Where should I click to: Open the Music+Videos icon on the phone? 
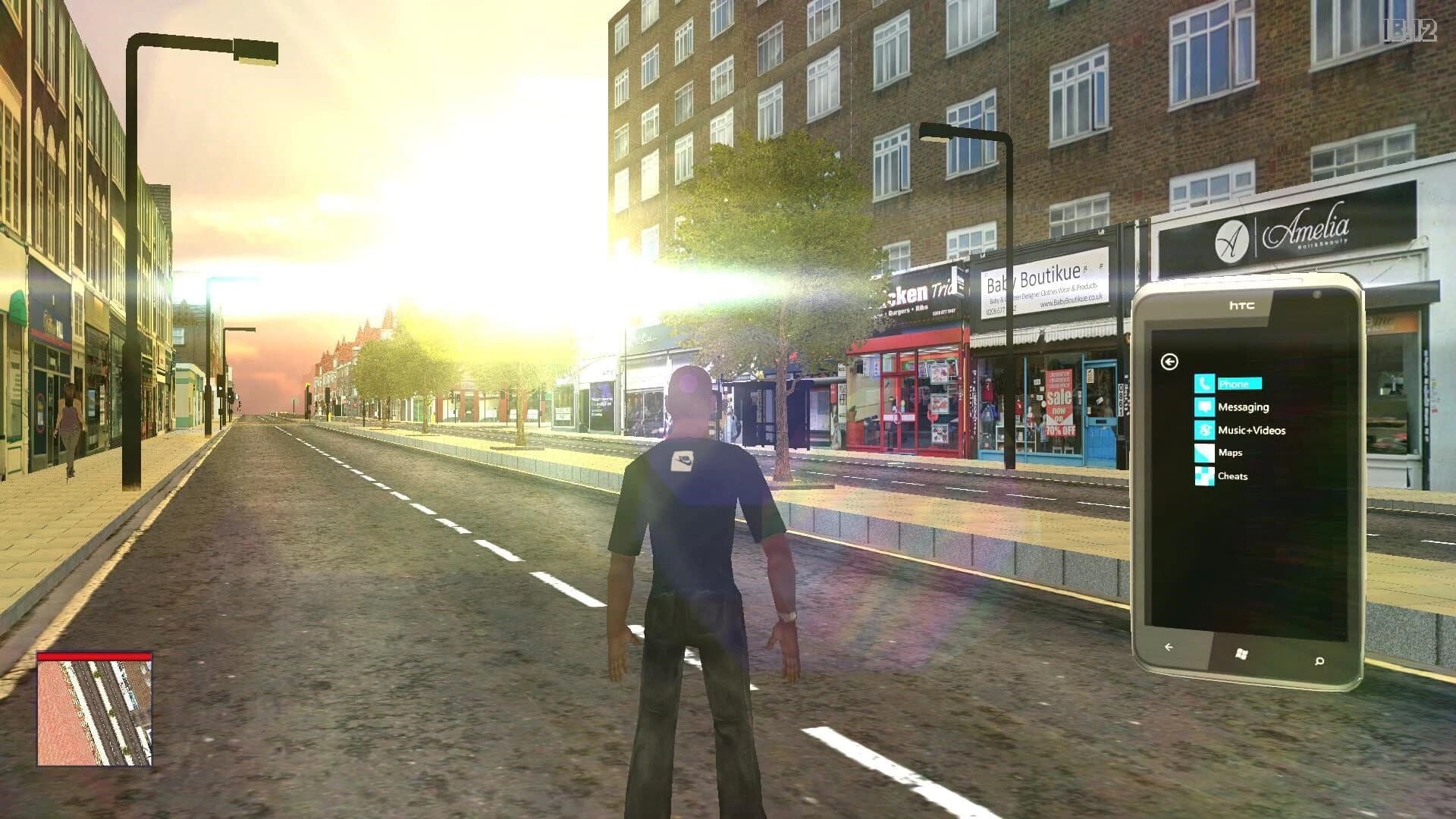point(1206,430)
